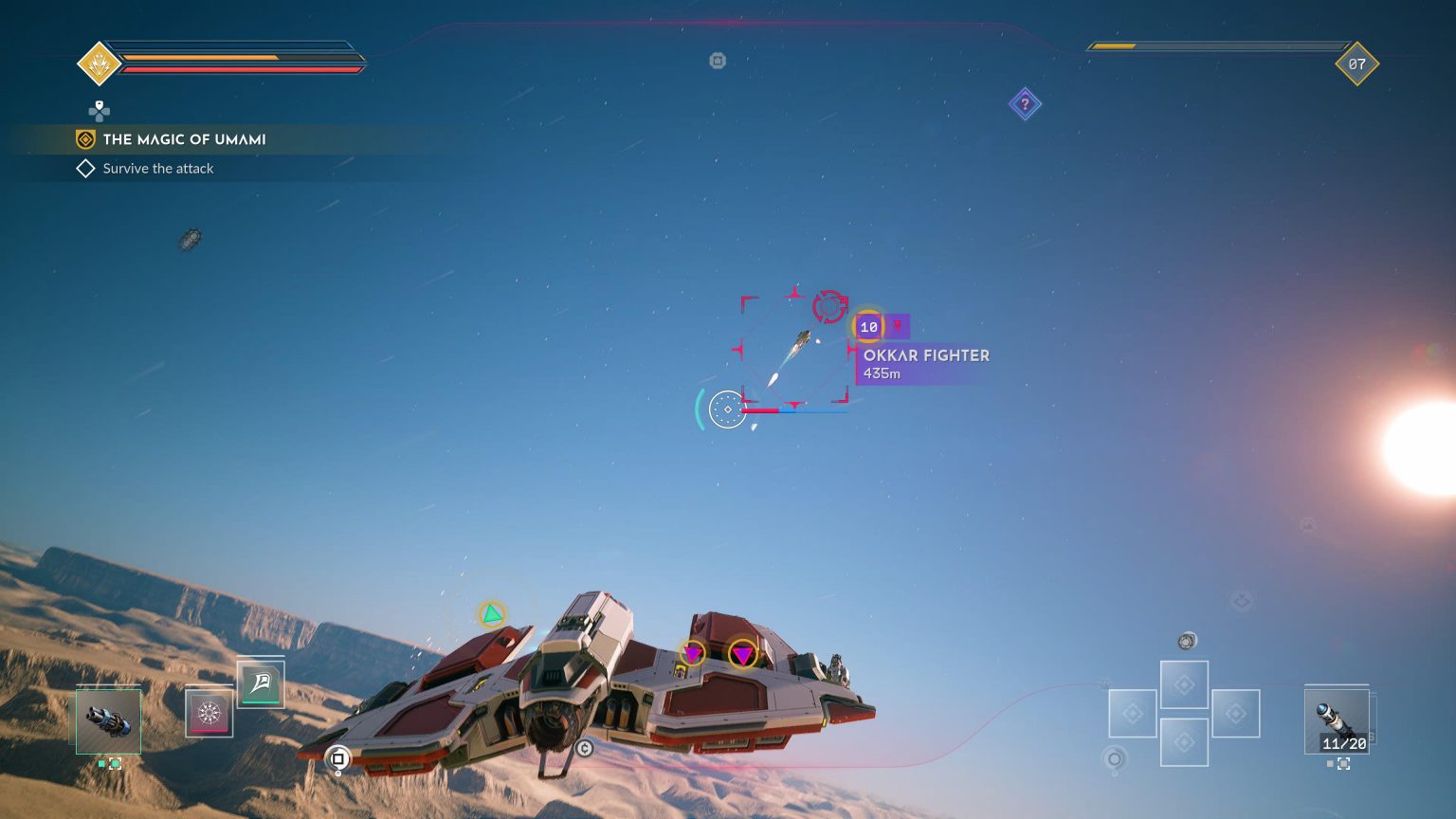Click the enemy level 10 badge
Screen dimensions: 1456x819
pos(868,326)
